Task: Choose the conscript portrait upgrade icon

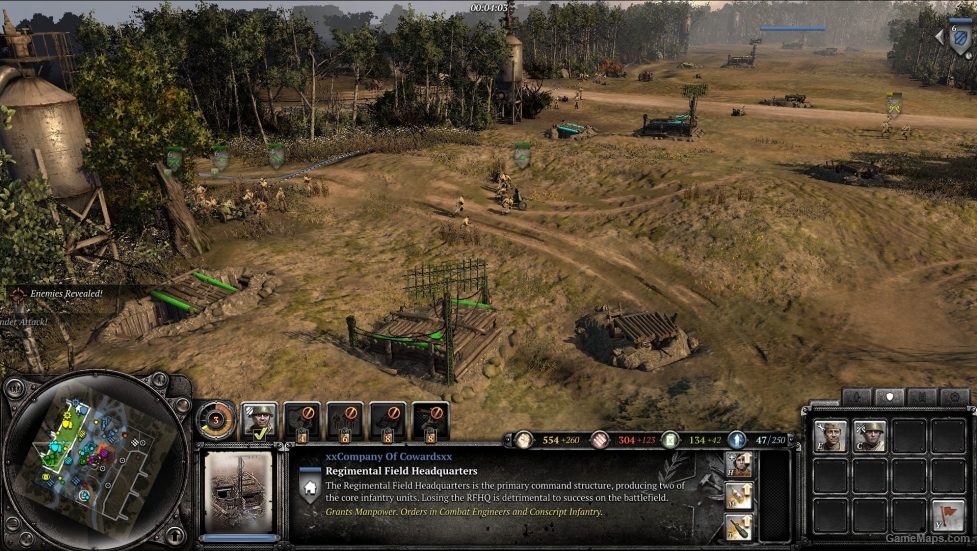Action: click(739, 464)
